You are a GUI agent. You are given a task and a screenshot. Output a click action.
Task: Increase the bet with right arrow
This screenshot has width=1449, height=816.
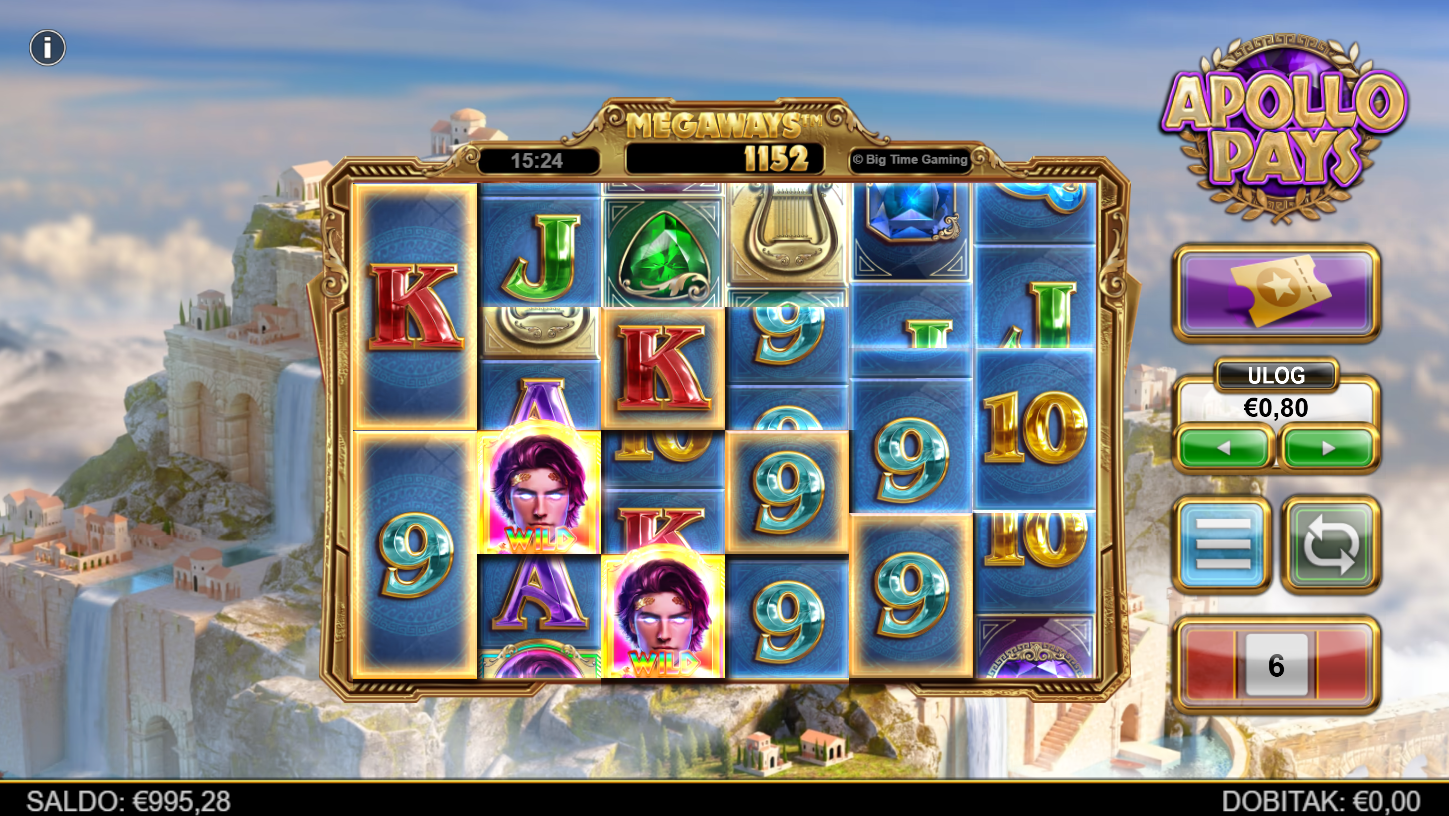point(1329,448)
